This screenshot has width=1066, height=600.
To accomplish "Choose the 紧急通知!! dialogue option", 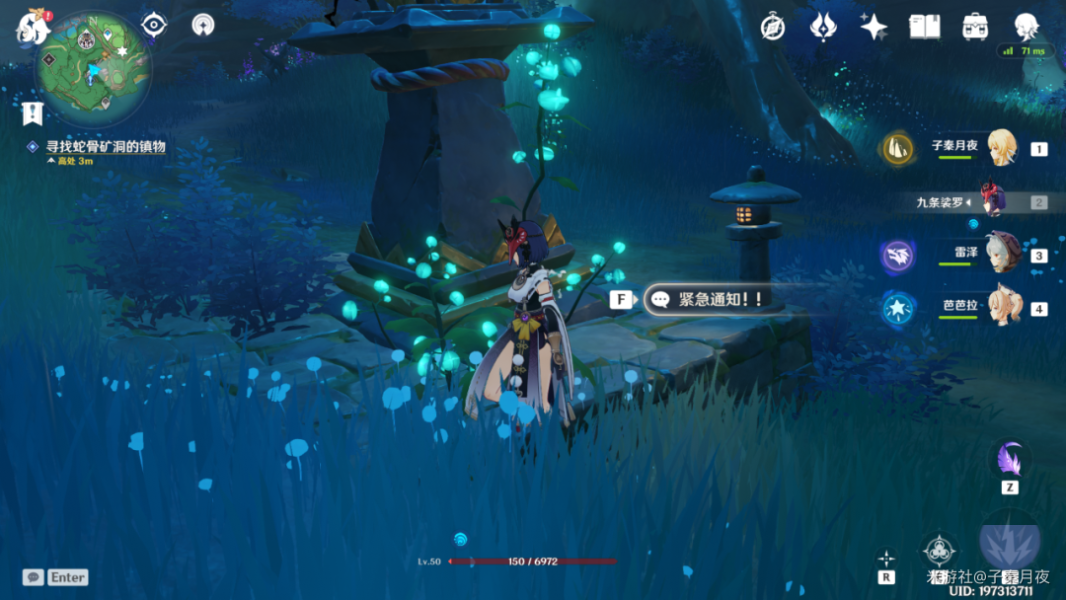I will coord(710,299).
